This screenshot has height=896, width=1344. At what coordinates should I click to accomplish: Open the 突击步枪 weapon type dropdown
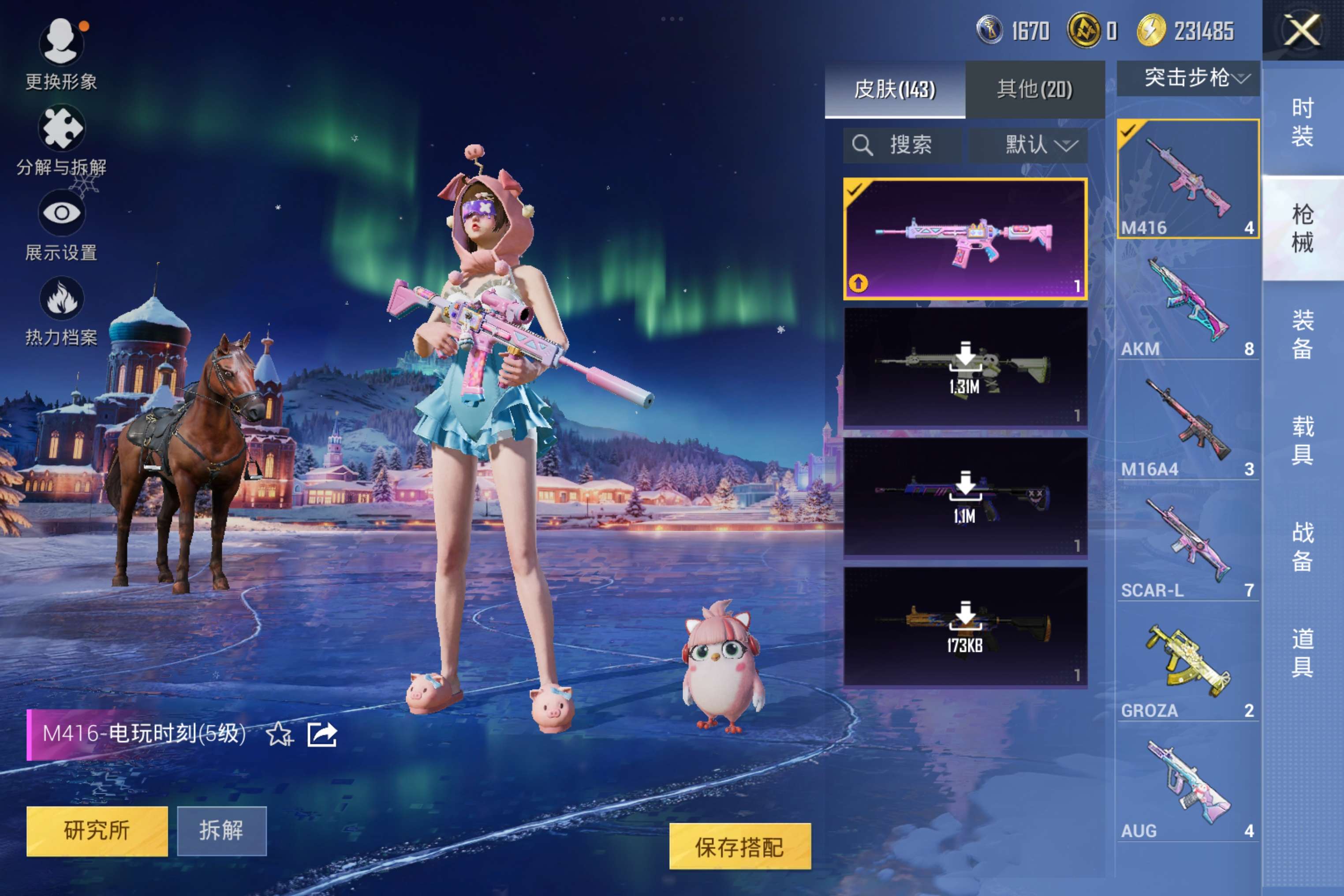[x=1187, y=78]
